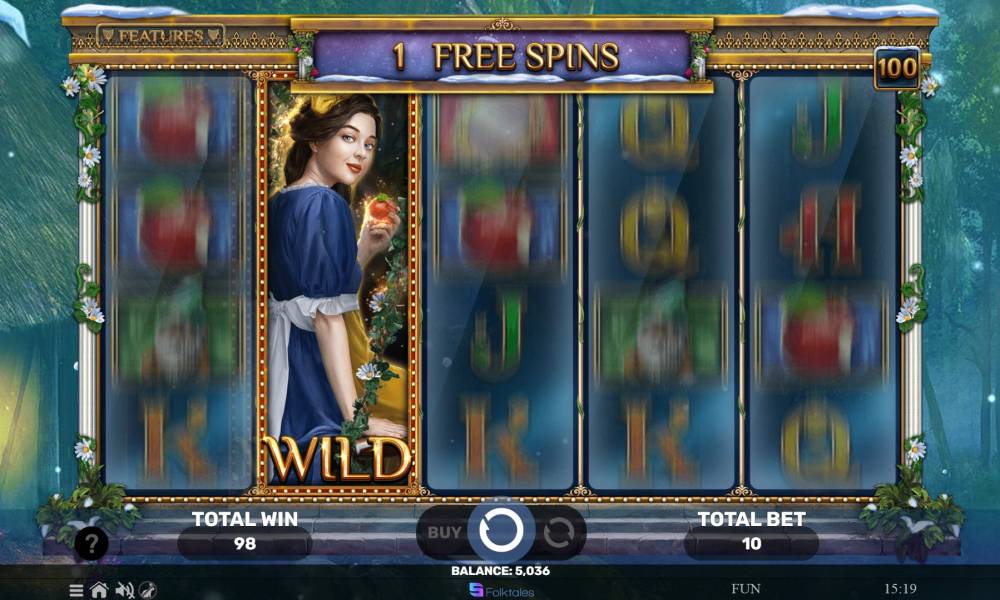Toggle the turbo mode icon
1000x600 pixels.
click(148, 590)
